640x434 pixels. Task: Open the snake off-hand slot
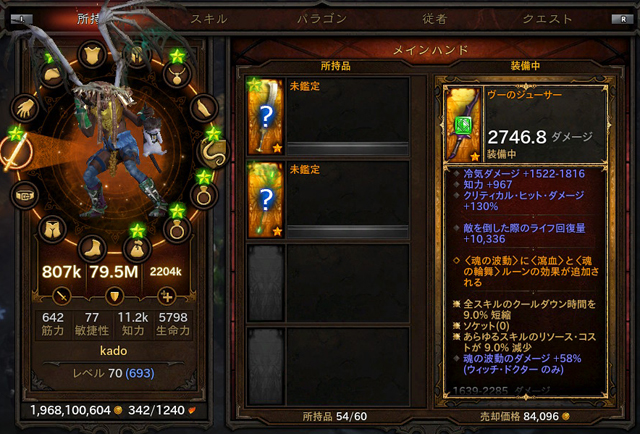(213, 150)
